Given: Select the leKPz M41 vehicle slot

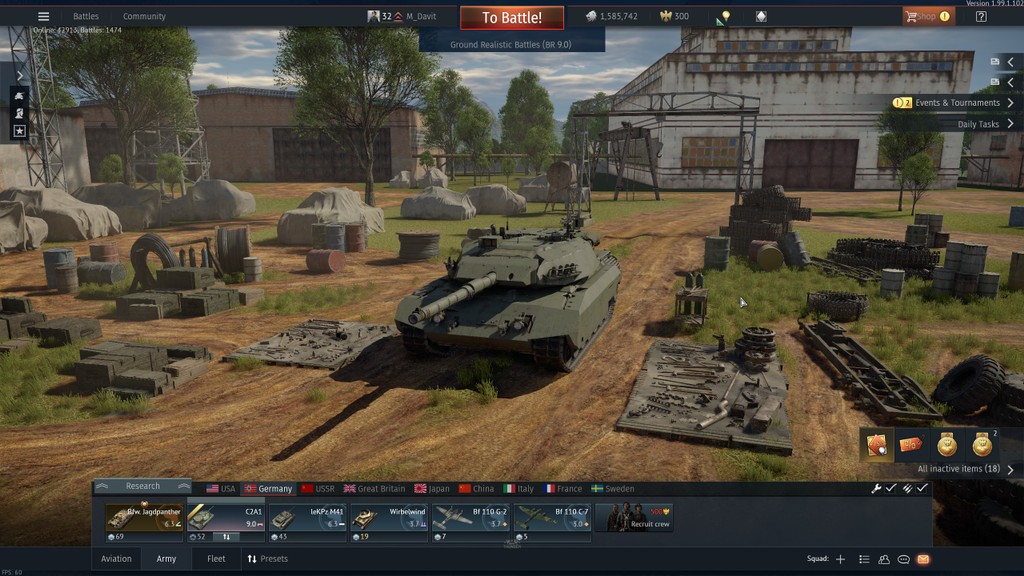Looking at the screenshot, I should [307, 517].
